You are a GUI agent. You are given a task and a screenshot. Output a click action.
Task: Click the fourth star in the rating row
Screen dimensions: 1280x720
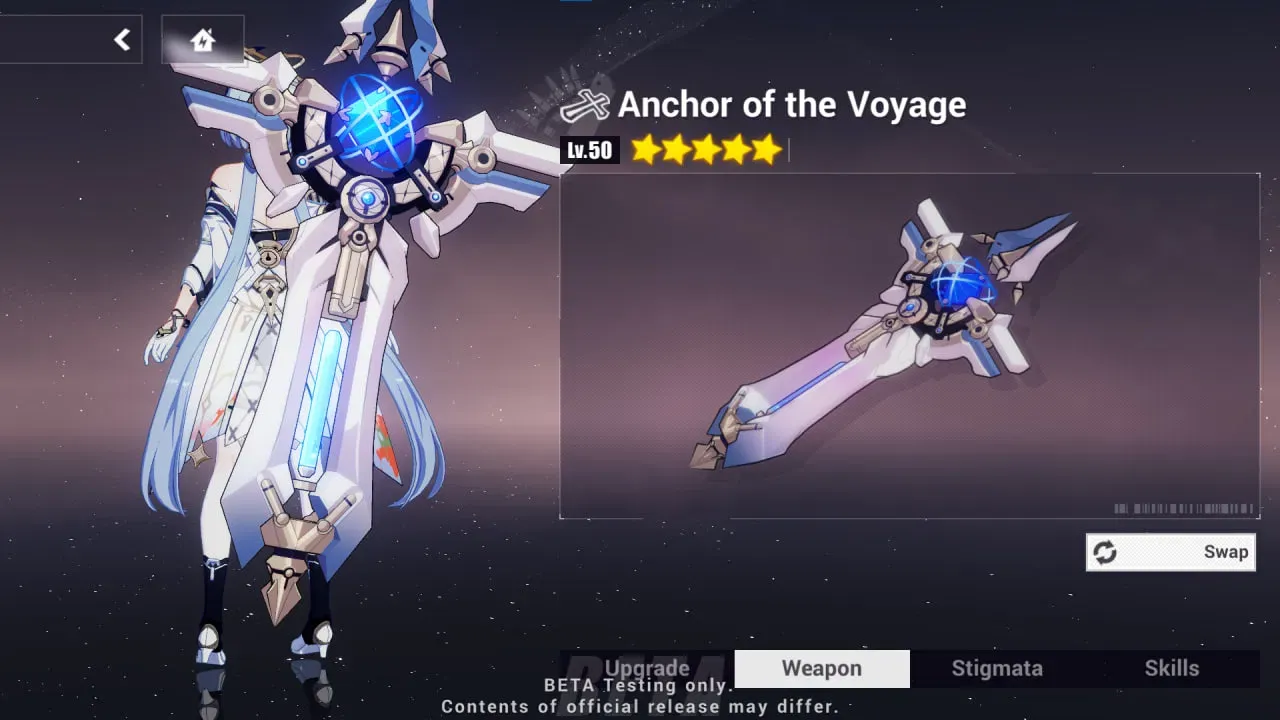pyautogui.click(x=736, y=149)
